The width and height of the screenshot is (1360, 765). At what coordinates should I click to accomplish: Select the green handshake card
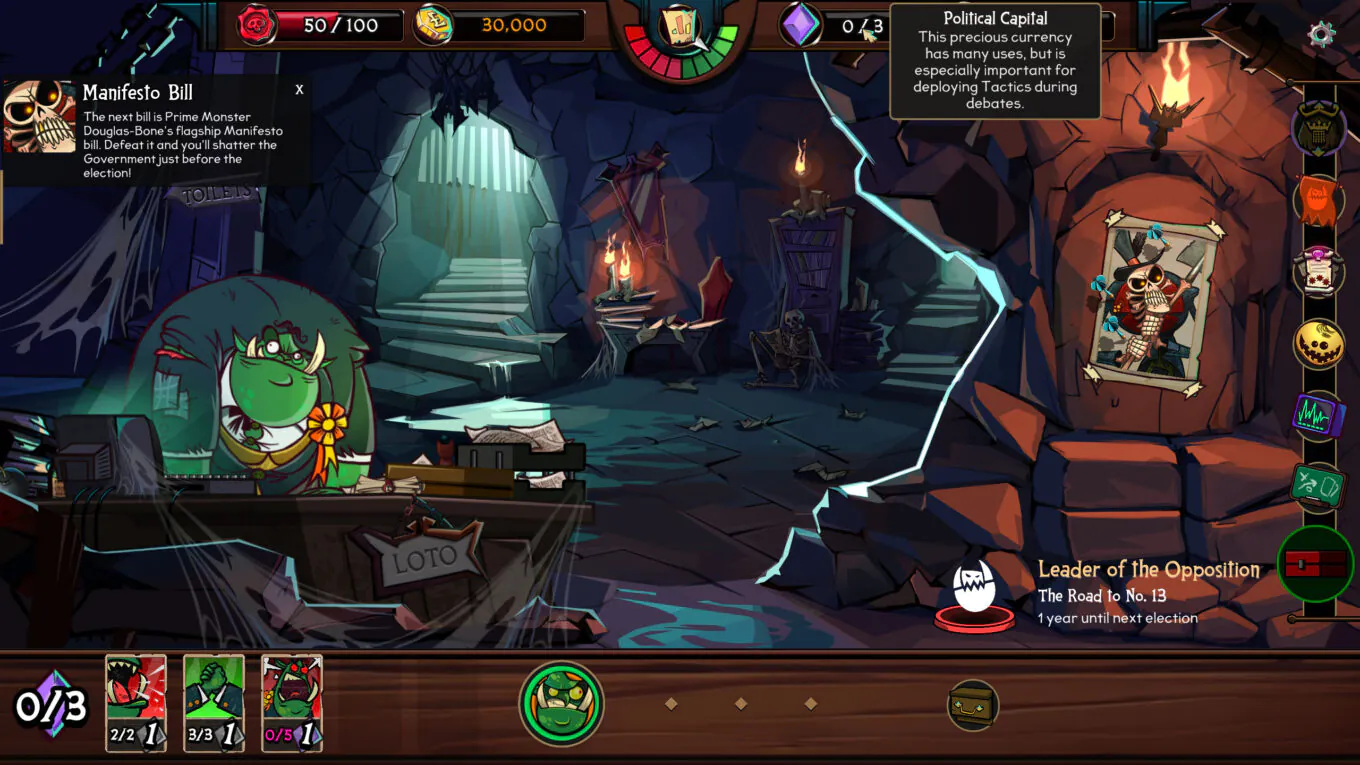click(x=214, y=702)
